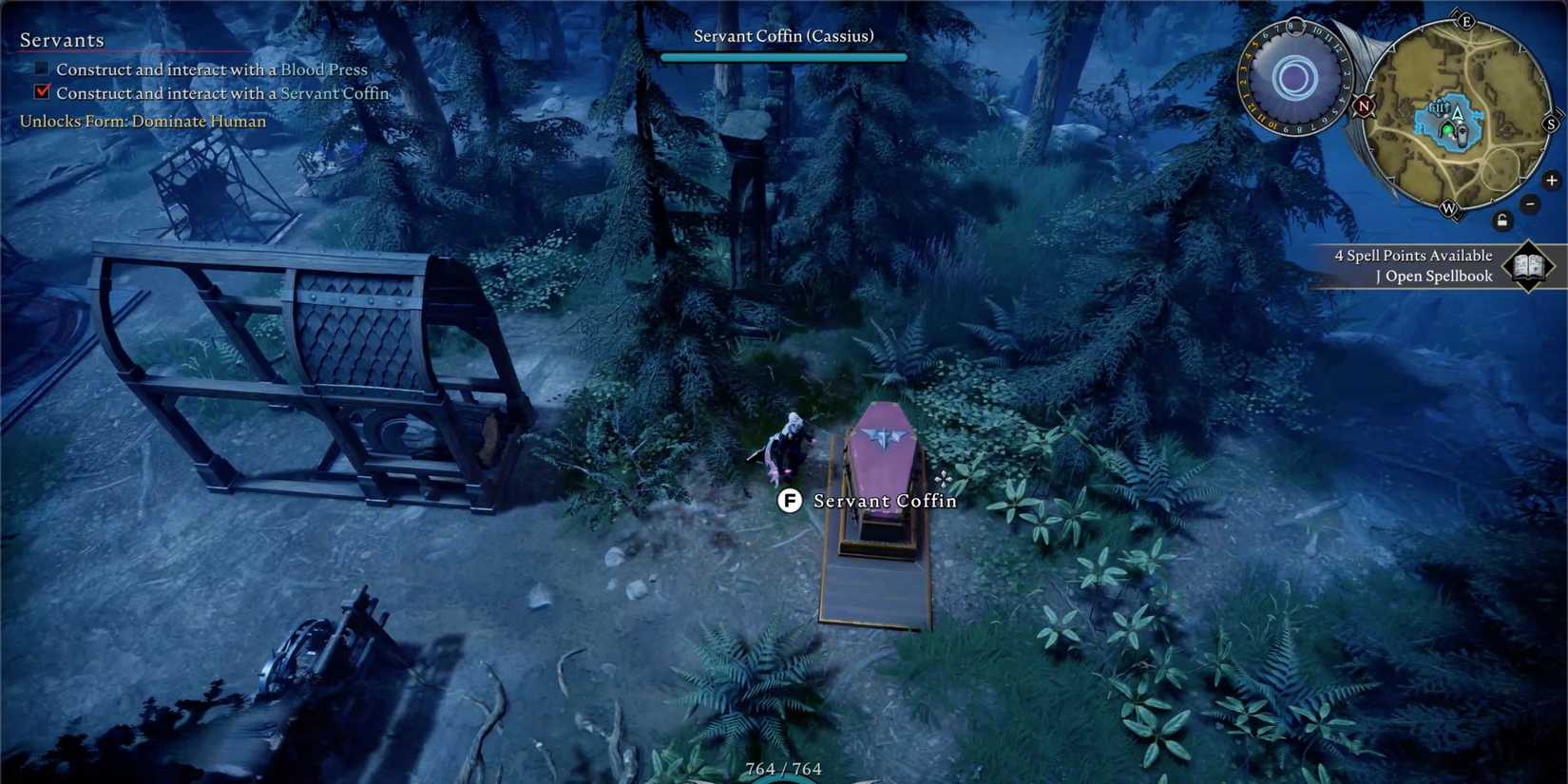Toggle the minimap rotation lock
1568x784 pixels.
(1502, 220)
